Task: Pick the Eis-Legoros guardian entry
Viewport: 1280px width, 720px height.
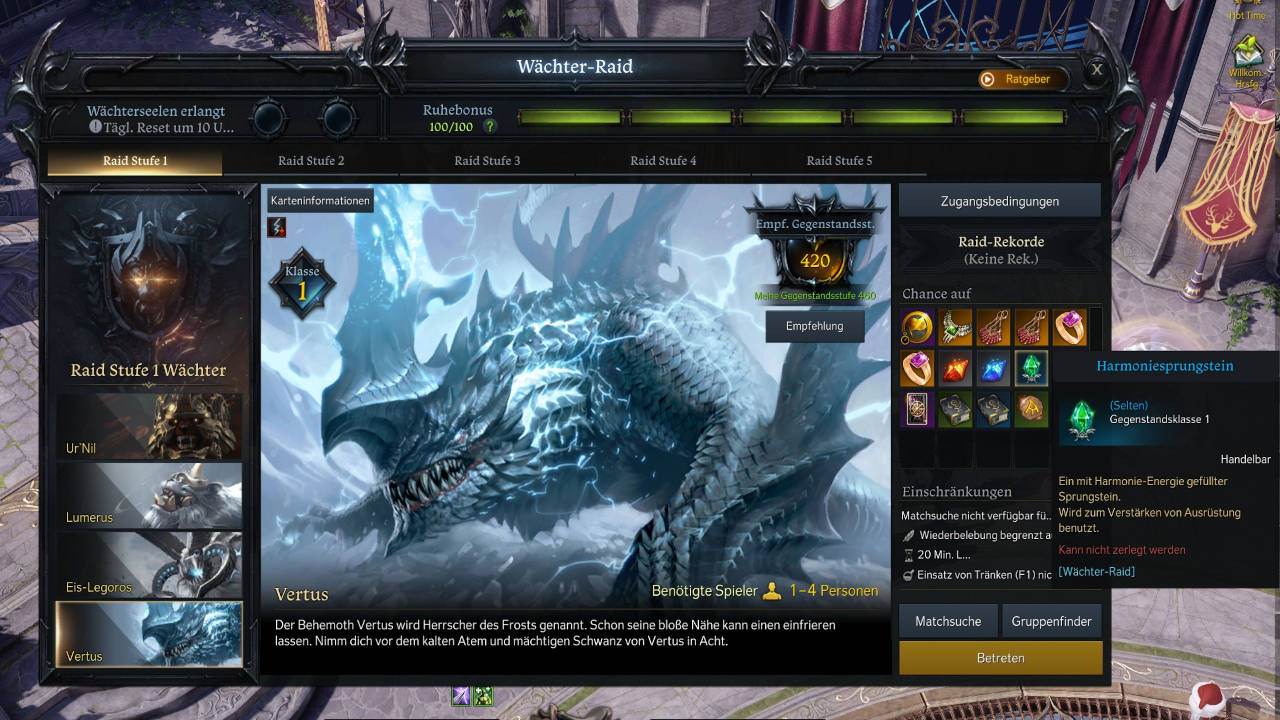Action: [x=149, y=565]
